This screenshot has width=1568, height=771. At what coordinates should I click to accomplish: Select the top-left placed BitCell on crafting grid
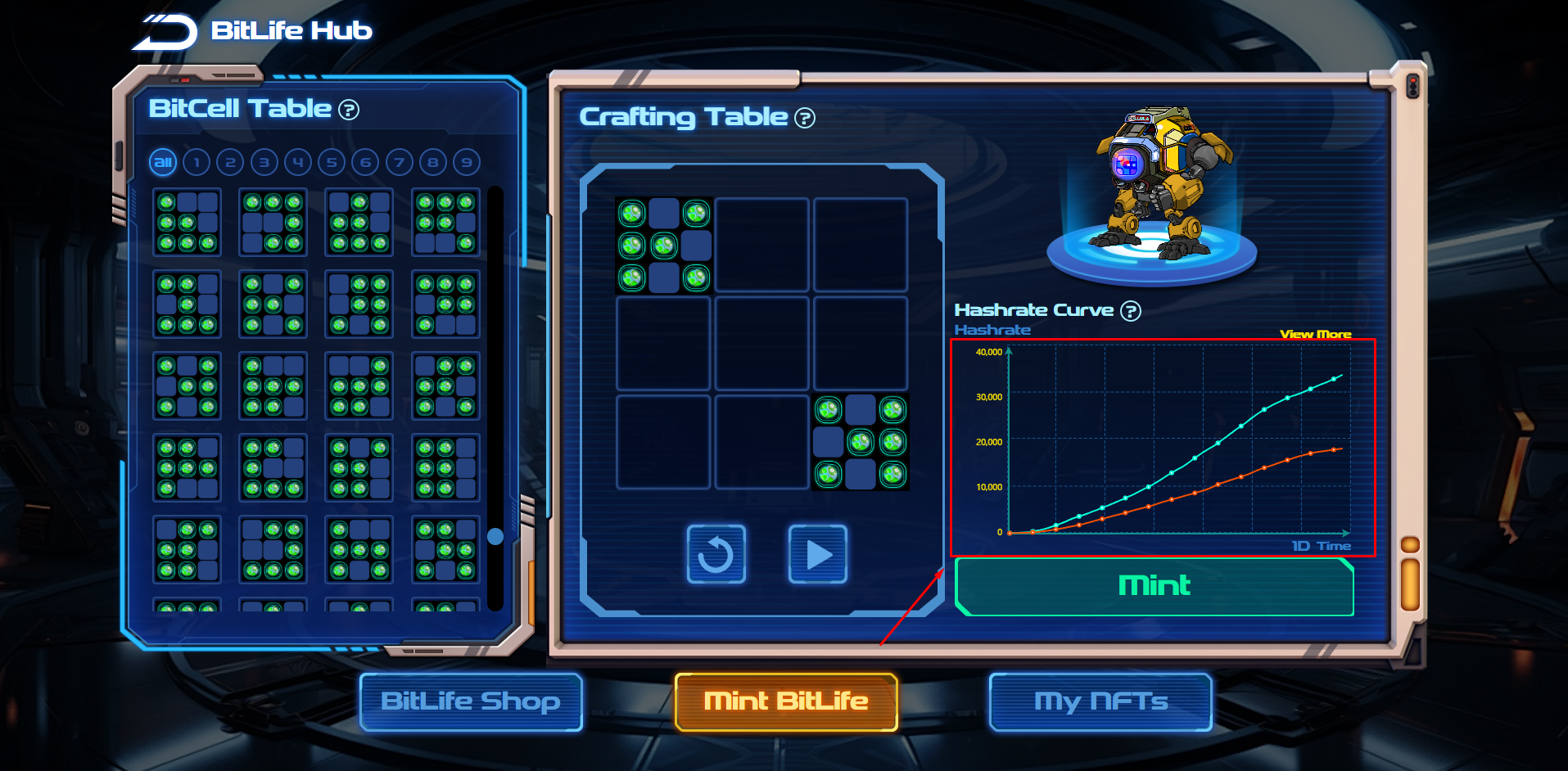[663, 246]
